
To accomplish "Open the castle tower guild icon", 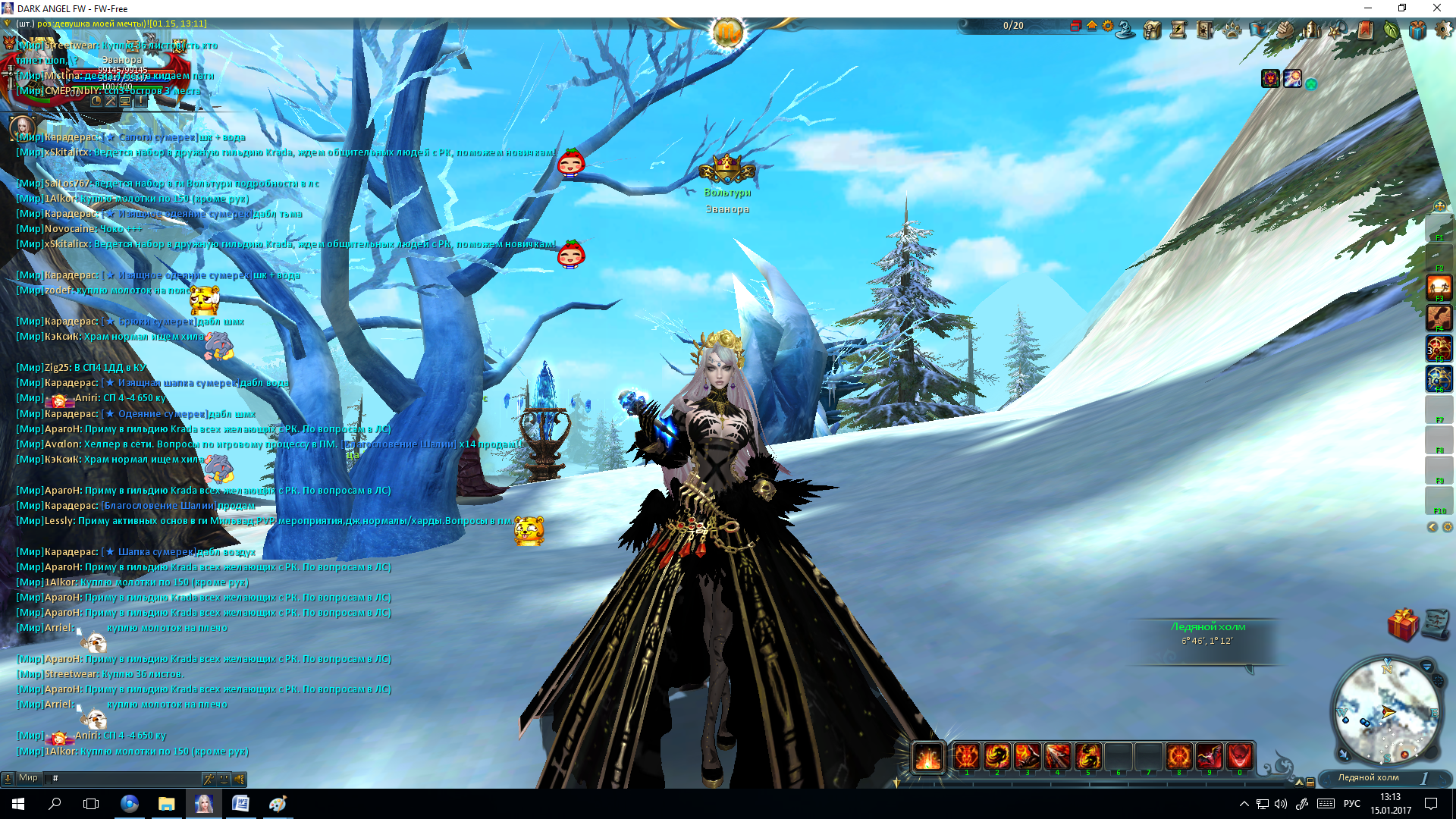I will 1311,30.
